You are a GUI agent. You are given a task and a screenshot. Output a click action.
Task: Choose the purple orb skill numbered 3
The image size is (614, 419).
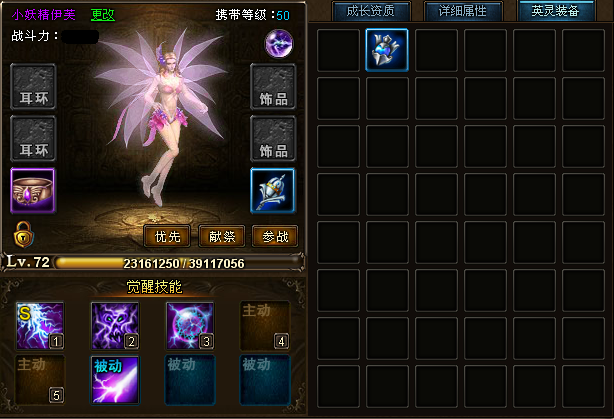tap(190, 325)
